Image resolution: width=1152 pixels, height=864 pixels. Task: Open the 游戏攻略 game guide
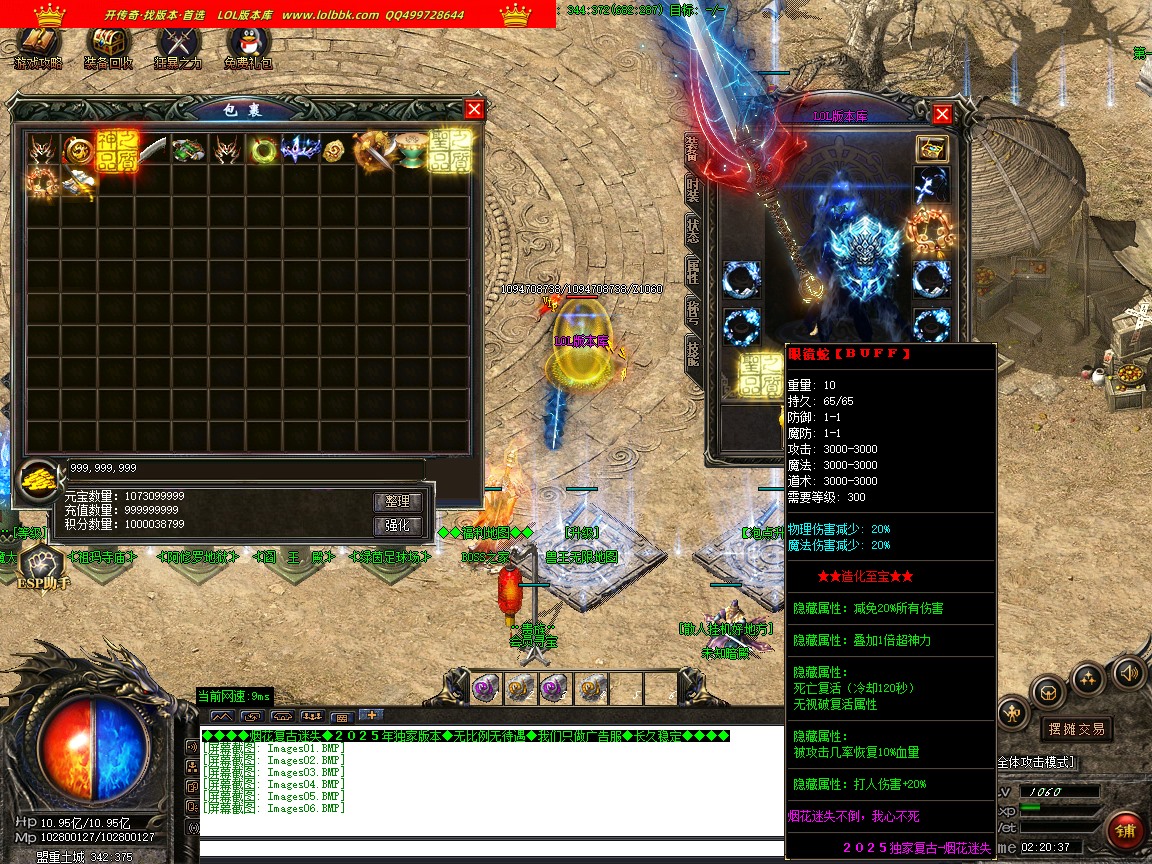pos(38,46)
